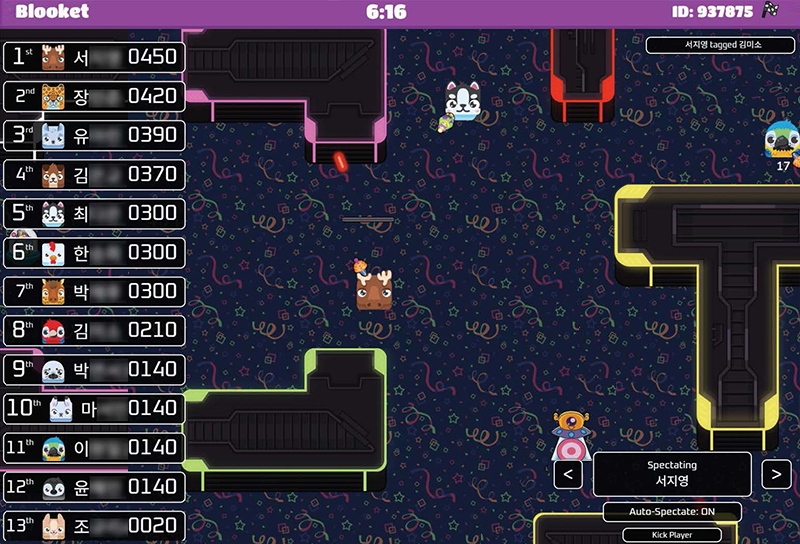The width and height of the screenshot is (800, 544).
Task: Pick the 4th place player row
Action: (x=95, y=174)
